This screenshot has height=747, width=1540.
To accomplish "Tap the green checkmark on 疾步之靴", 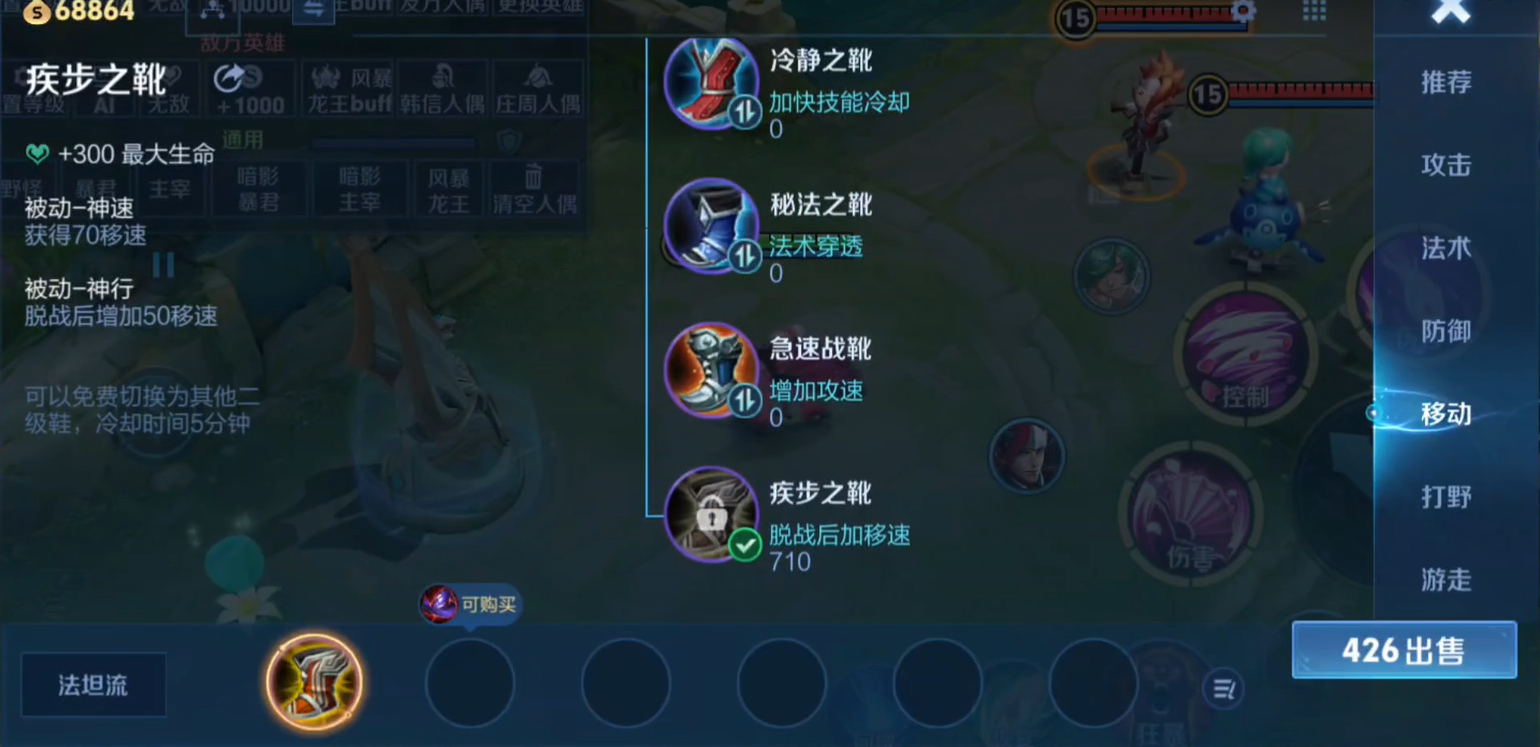I will coord(744,547).
